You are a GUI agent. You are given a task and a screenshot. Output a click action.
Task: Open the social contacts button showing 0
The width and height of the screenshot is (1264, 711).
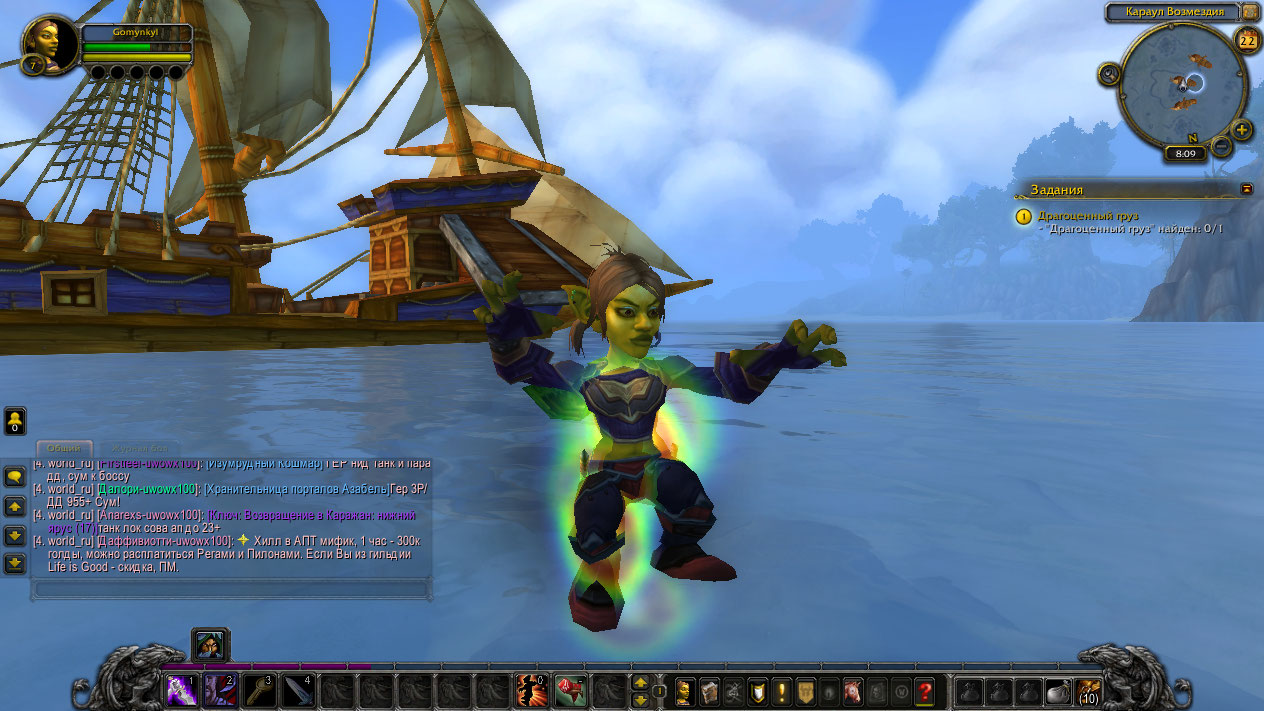coord(15,421)
